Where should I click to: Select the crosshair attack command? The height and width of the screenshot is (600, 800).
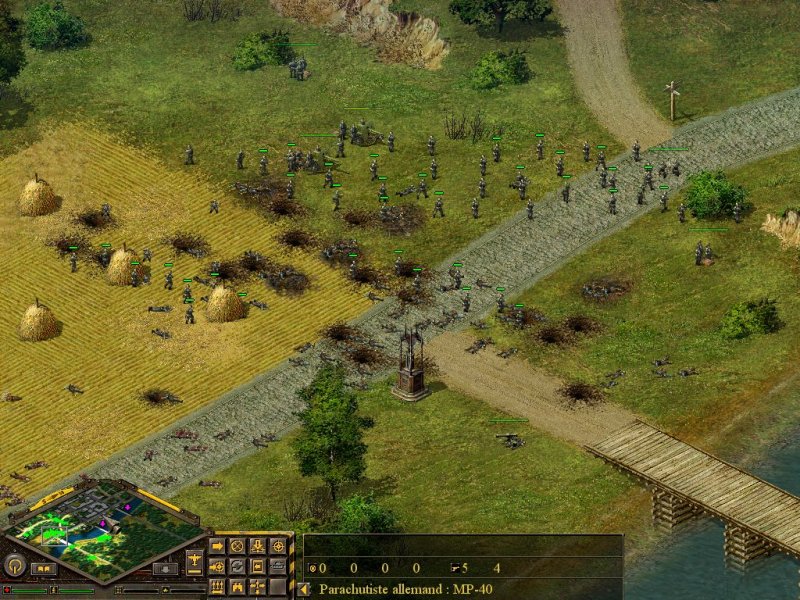pos(278,546)
